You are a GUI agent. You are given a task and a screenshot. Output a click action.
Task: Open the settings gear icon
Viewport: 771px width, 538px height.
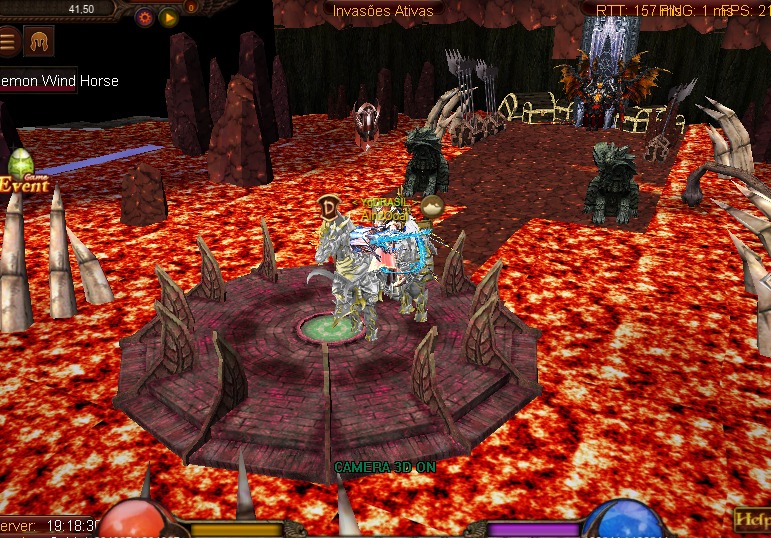pos(144,17)
